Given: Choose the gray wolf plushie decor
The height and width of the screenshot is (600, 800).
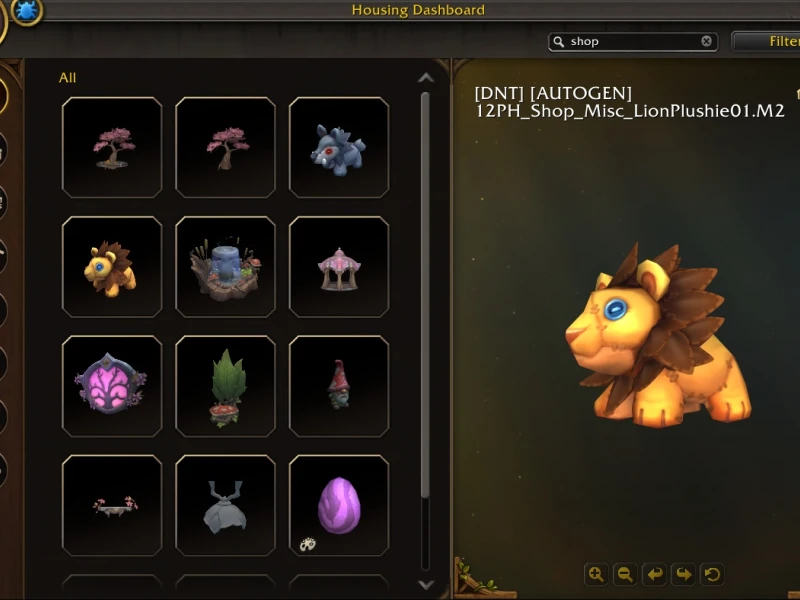Looking at the screenshot, I should coord(339,148).
